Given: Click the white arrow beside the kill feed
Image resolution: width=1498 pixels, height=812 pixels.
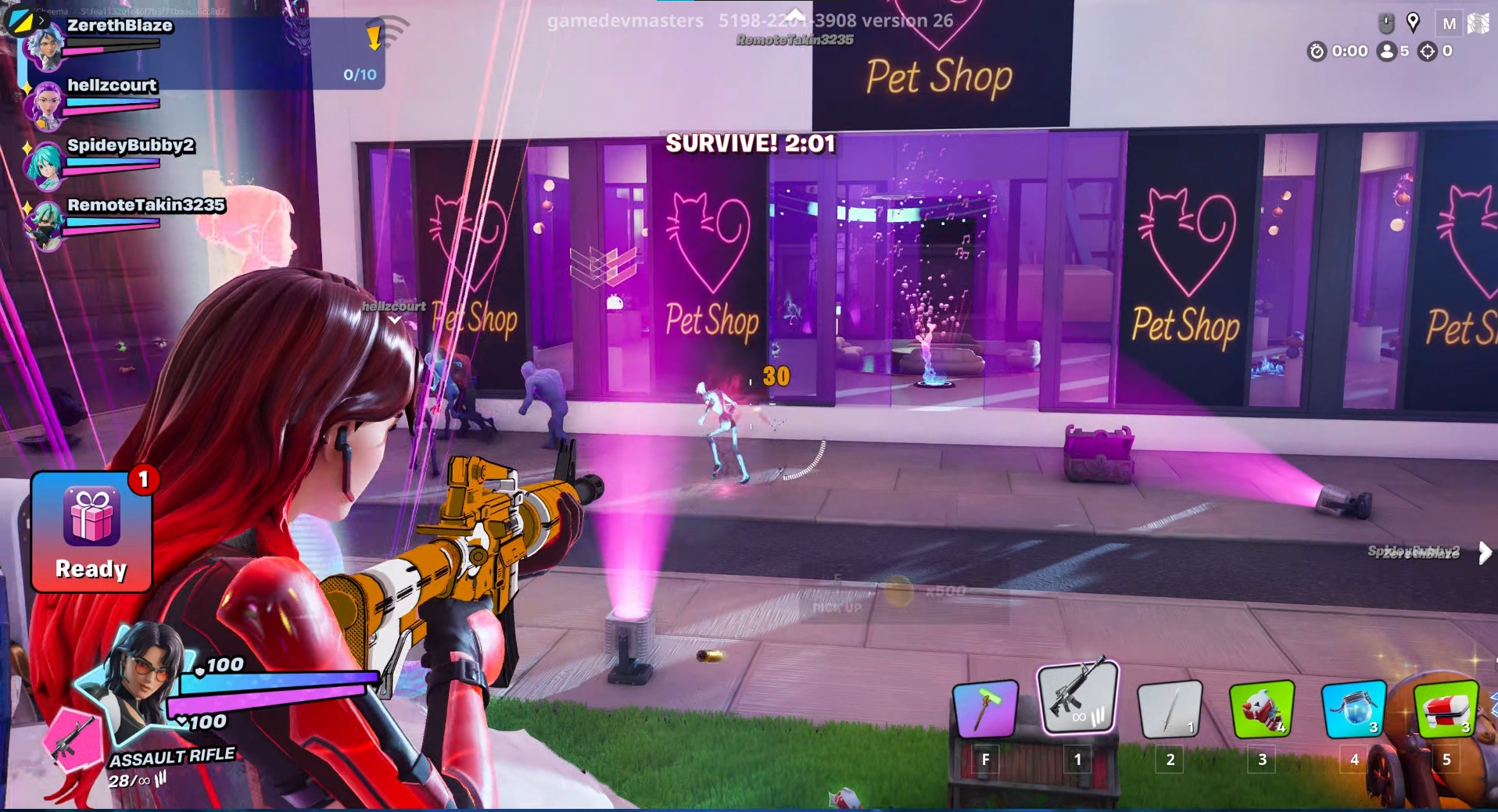Looking at the screenshot, I should [x=1485, y=553].
